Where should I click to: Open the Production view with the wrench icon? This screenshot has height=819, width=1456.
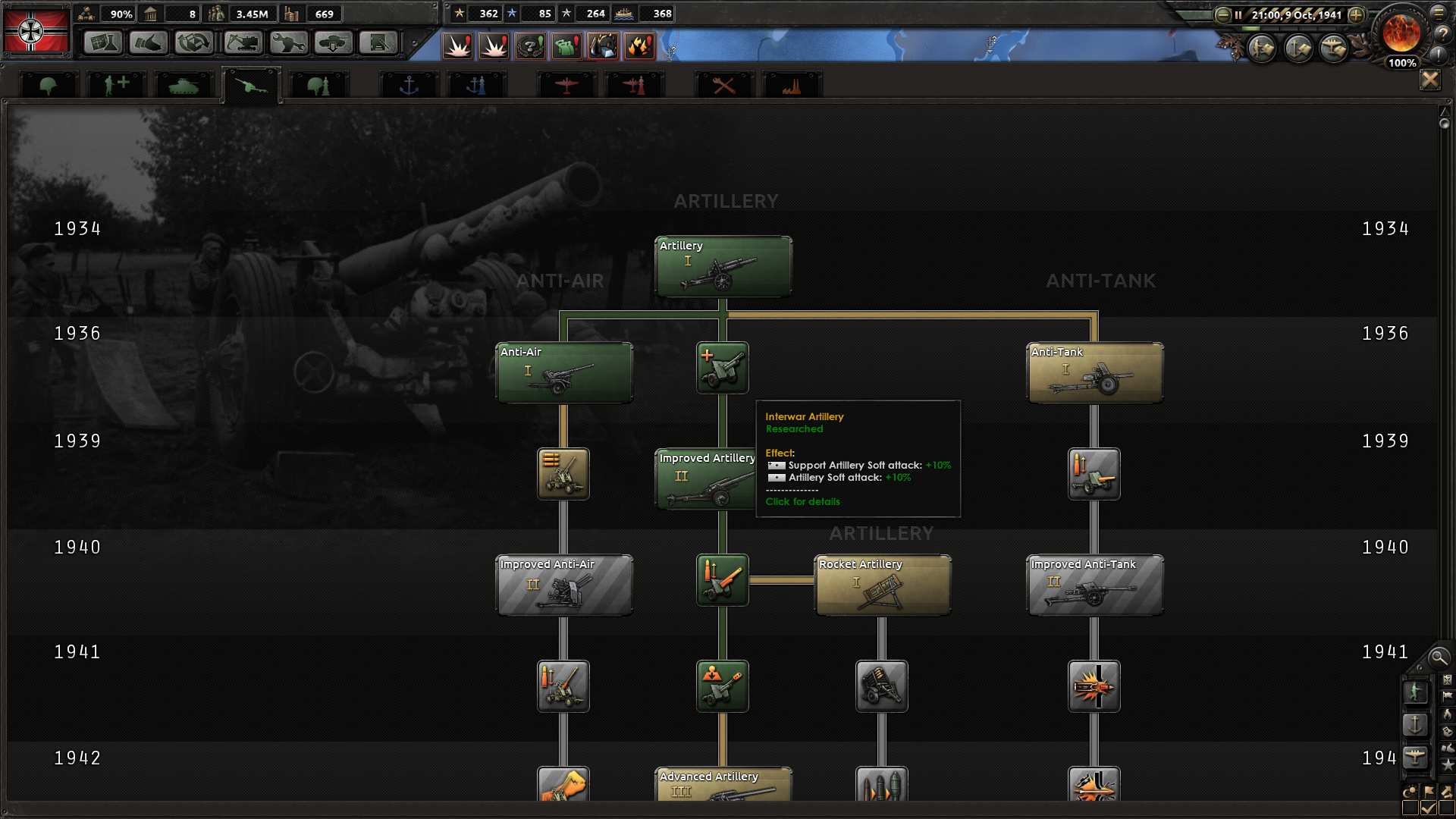coord(288,43)
